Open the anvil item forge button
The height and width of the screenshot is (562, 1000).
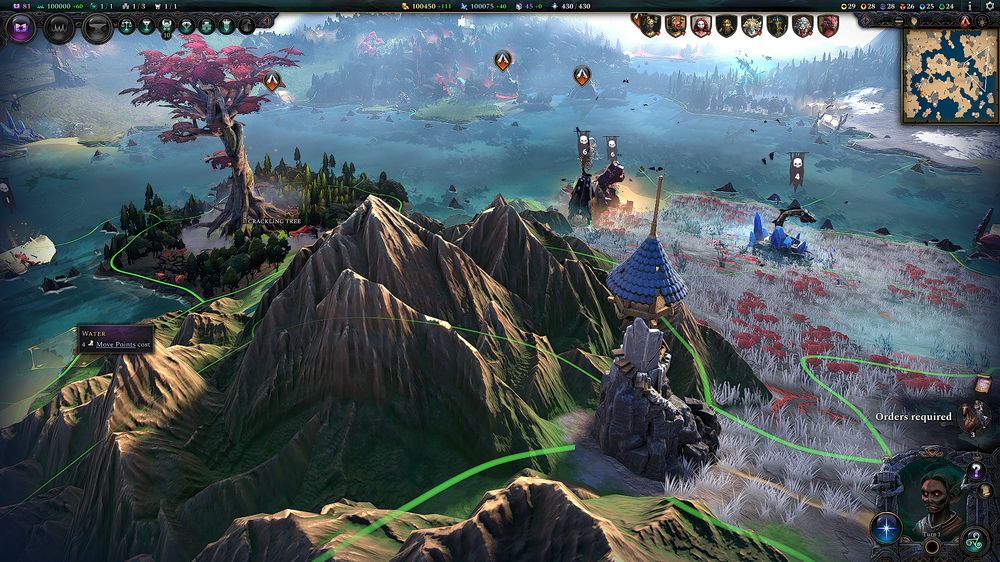(x=97, y=28)
